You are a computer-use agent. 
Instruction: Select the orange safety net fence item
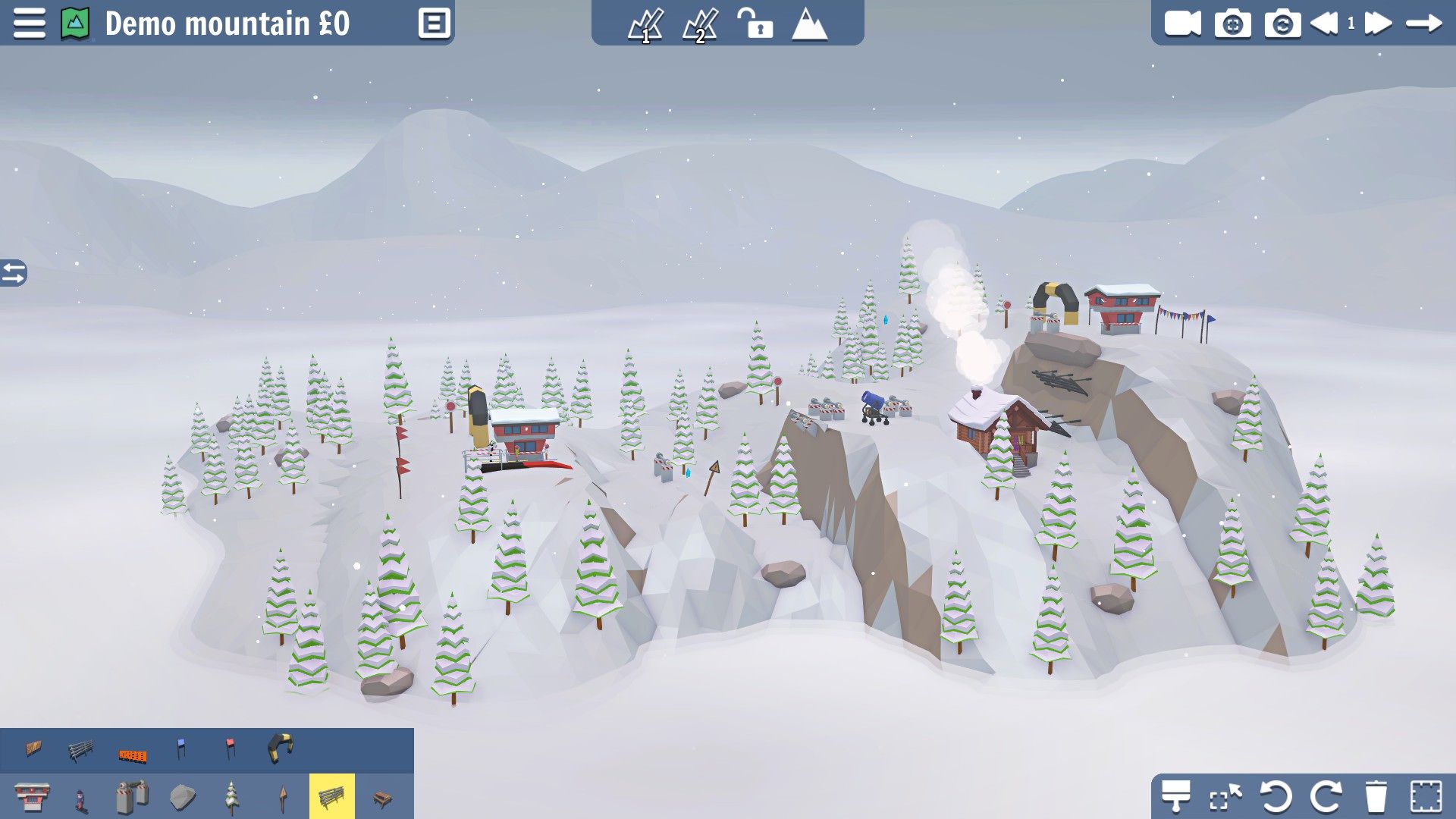(x=132, y=754)
